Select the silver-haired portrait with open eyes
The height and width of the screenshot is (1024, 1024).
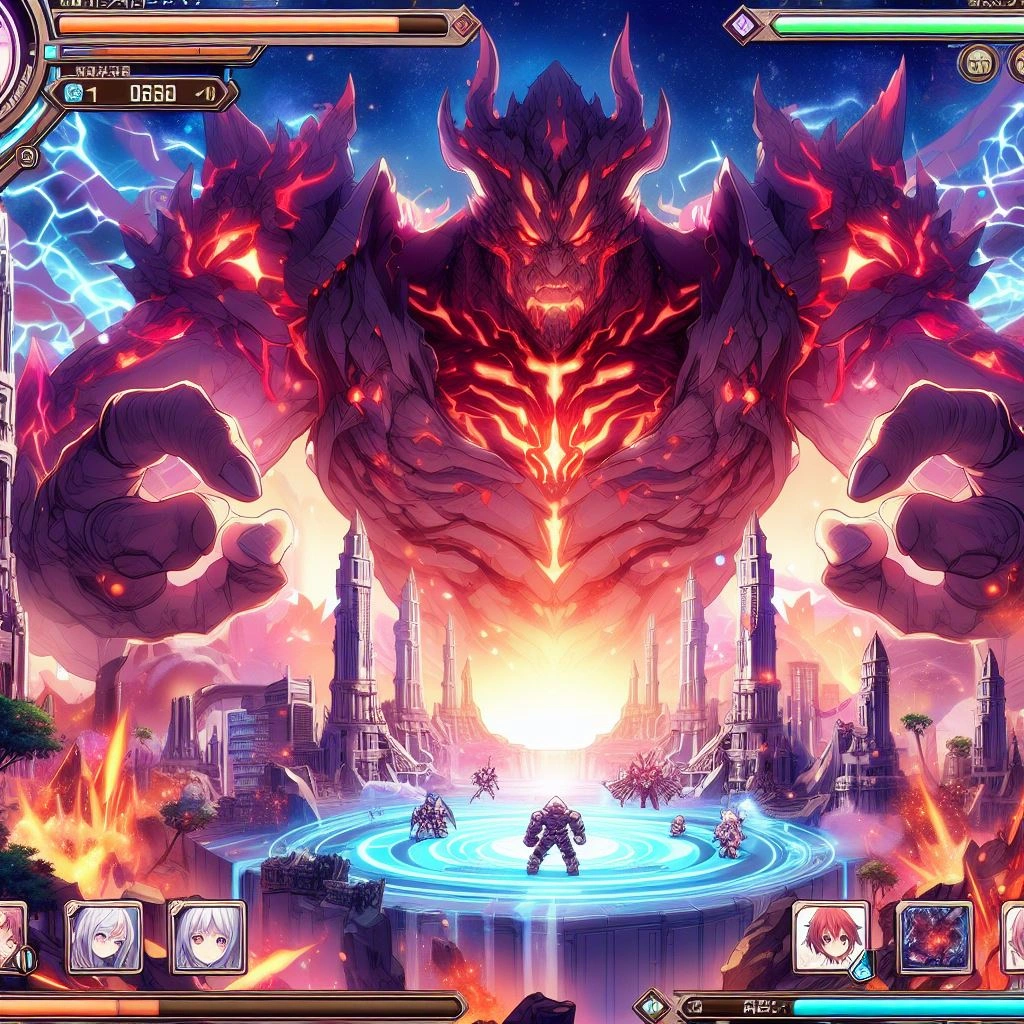tap(207, 936)
